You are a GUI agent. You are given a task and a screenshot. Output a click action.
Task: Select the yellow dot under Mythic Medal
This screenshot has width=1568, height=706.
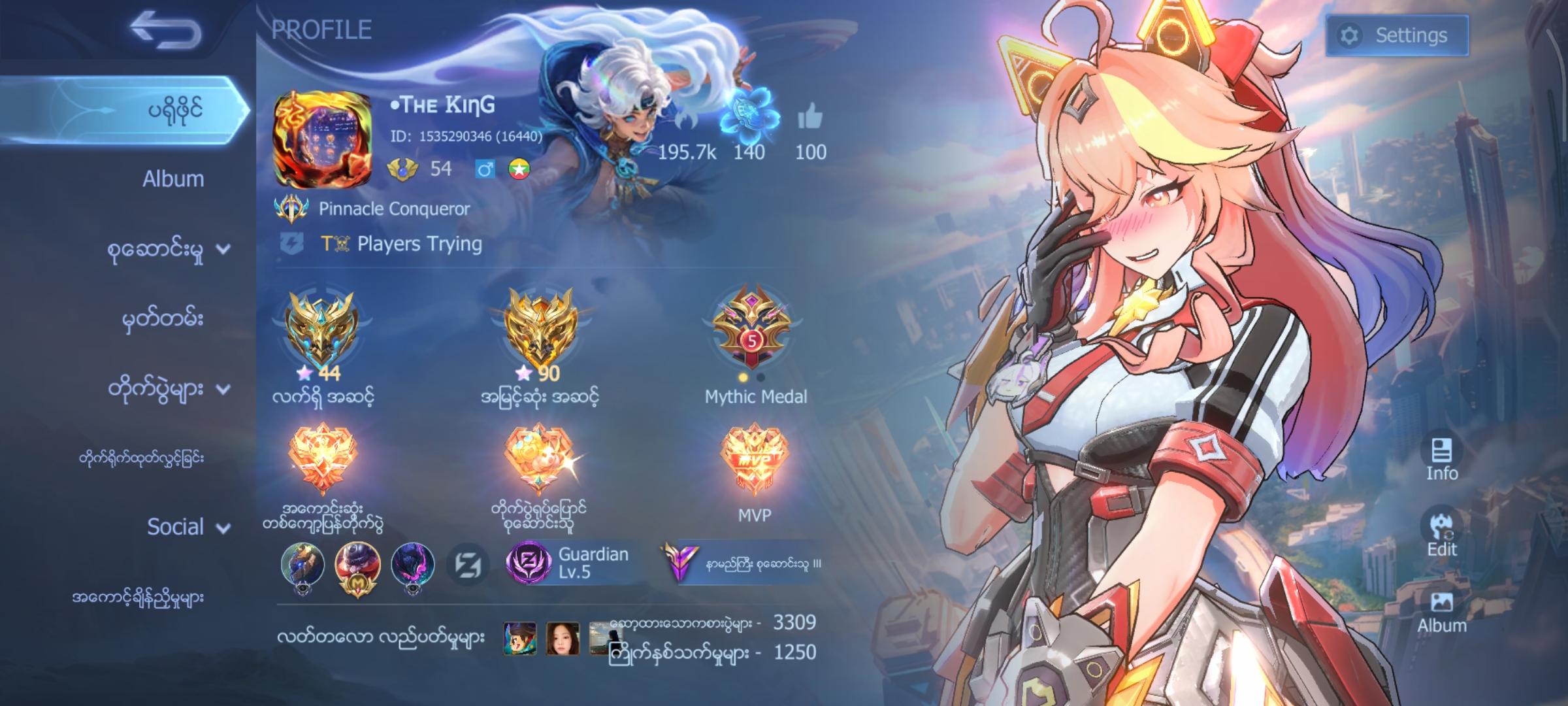pos(743,377)
